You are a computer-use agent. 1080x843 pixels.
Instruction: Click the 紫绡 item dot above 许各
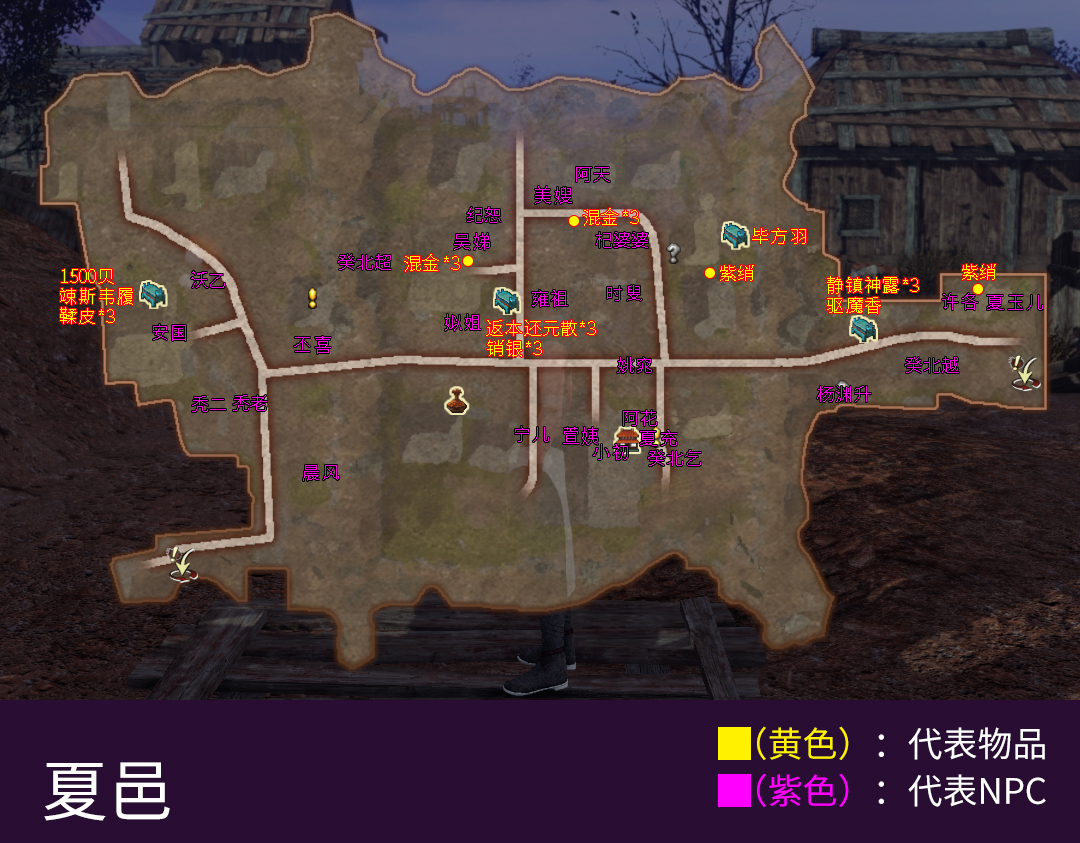point(978,289)
